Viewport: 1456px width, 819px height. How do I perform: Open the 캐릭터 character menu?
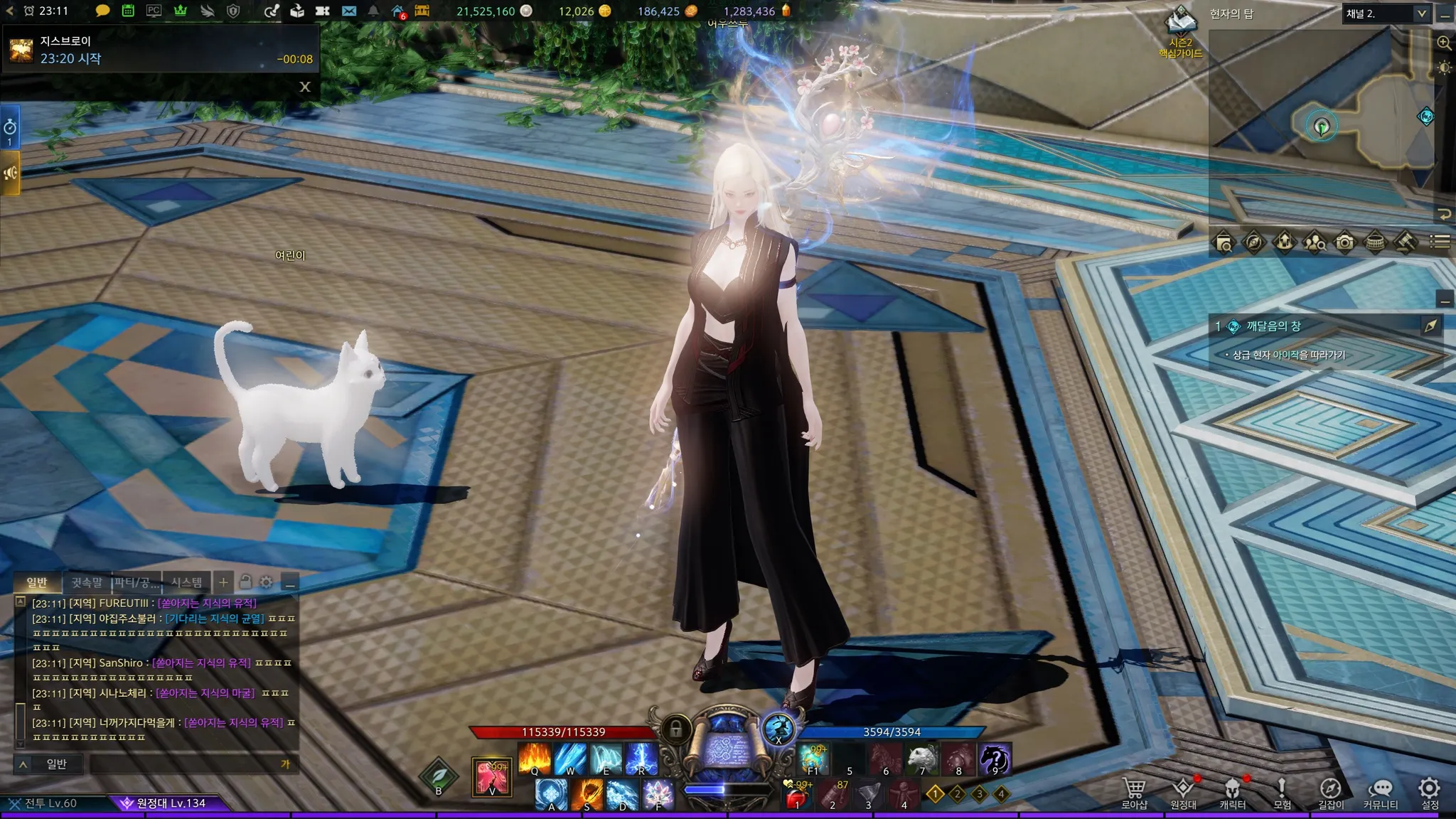tap(1232, 792)
